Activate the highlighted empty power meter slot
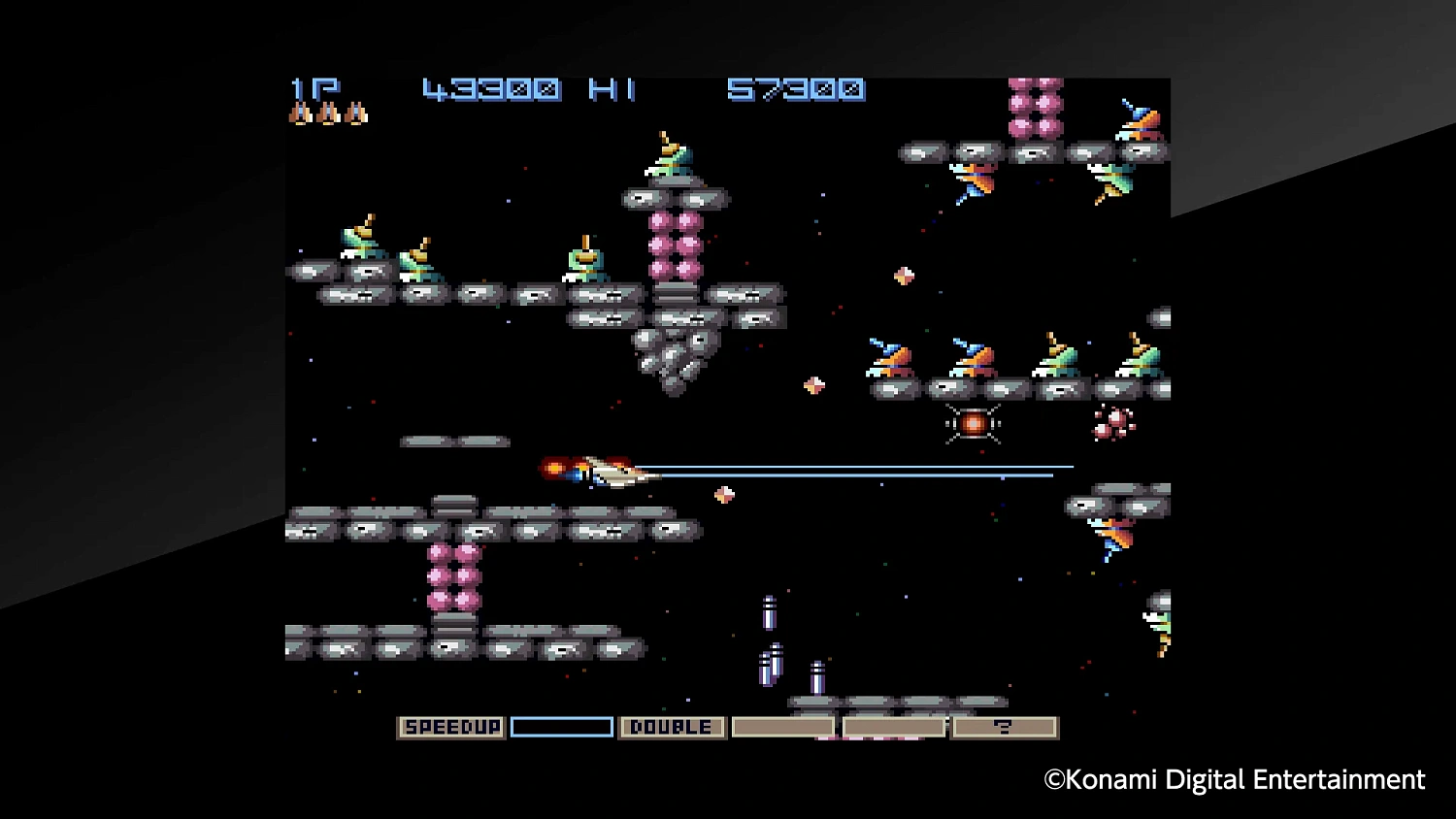Viewport: 1456px width, 819px height. 561,725
